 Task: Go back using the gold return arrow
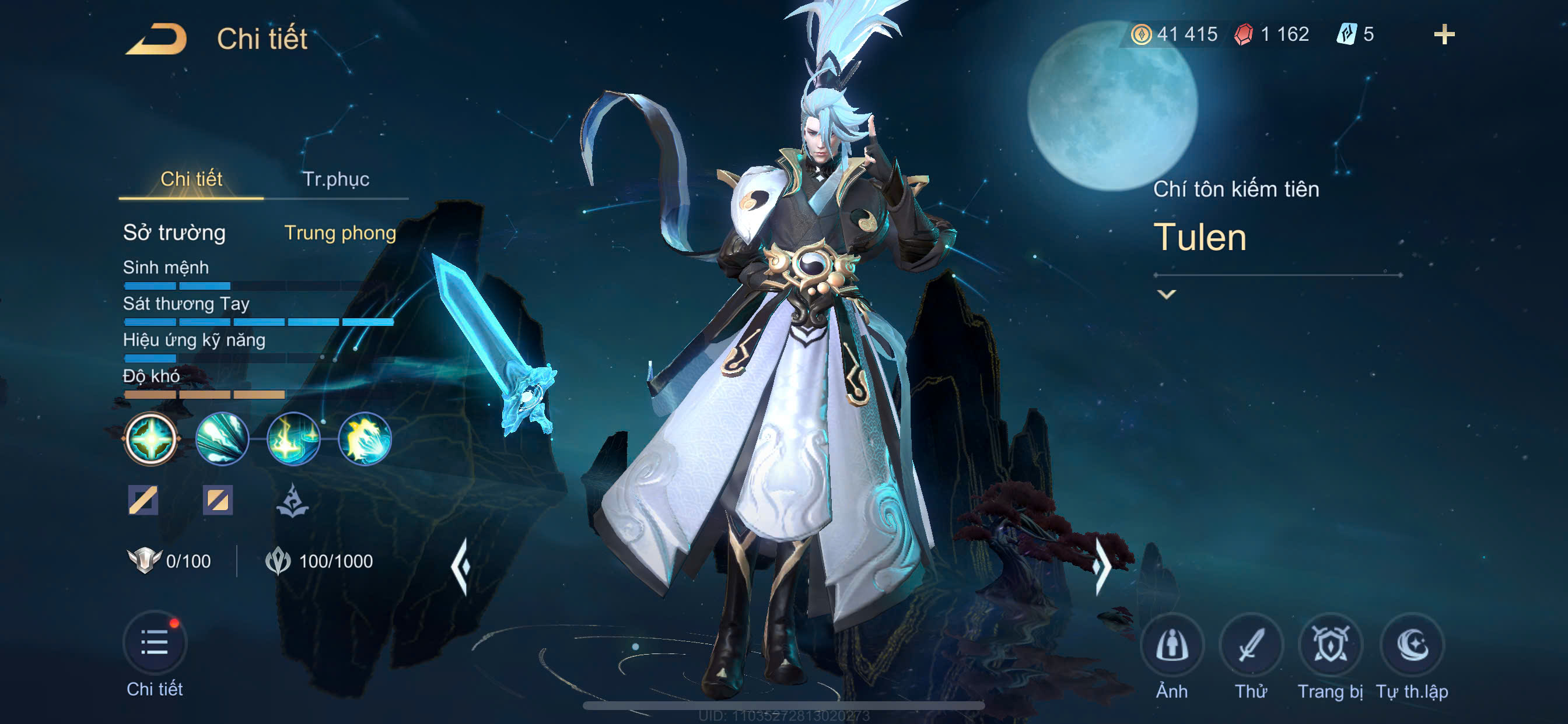pos(156,39)
